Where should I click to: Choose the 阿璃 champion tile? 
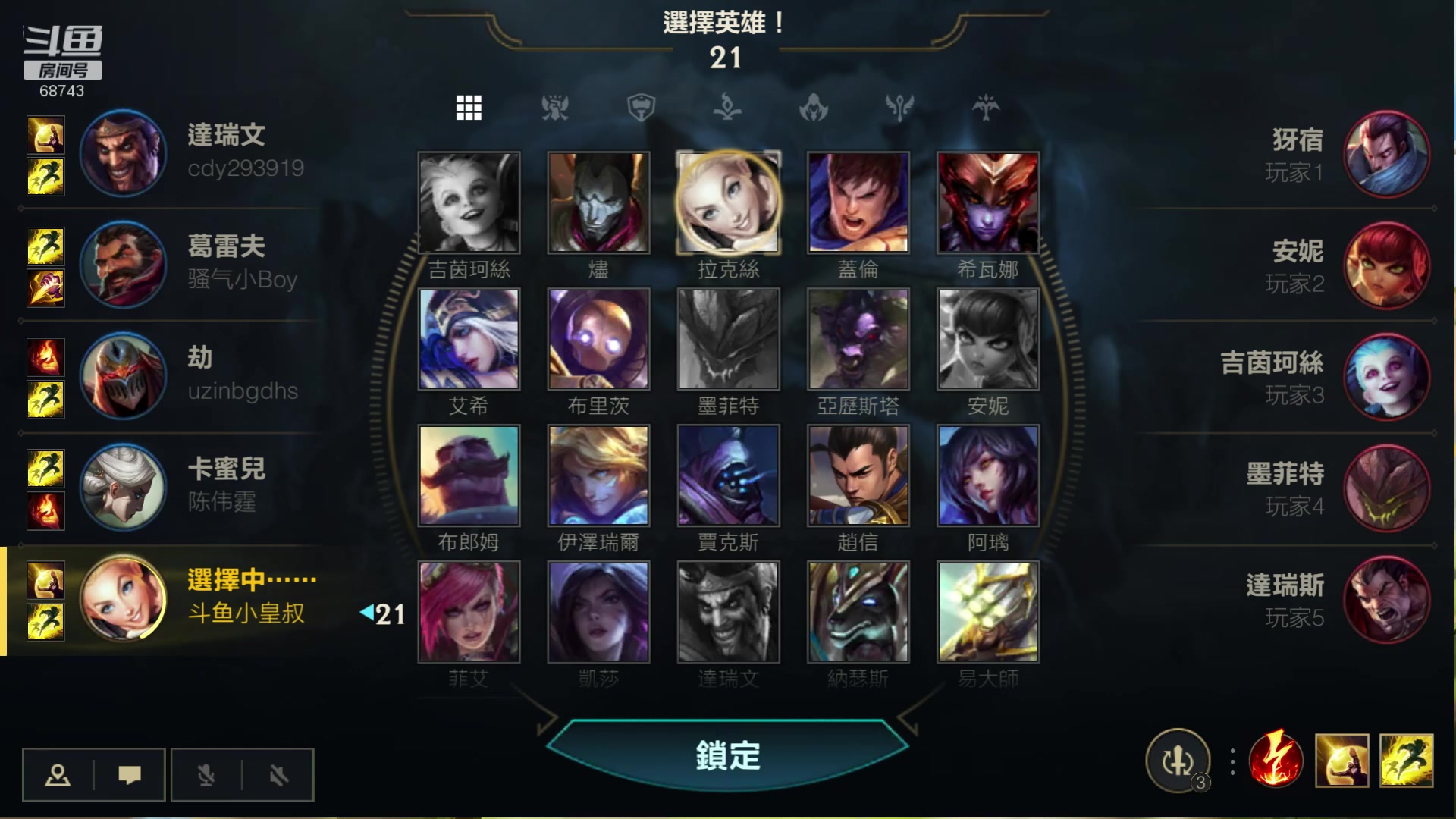point(987,475)
